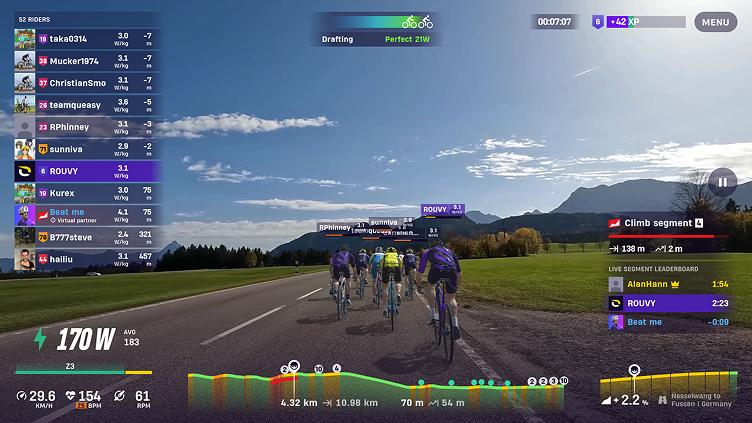Choose ChristianSmo's row in the rider list
The image size is (752, 423).
[x=85, y=82]
